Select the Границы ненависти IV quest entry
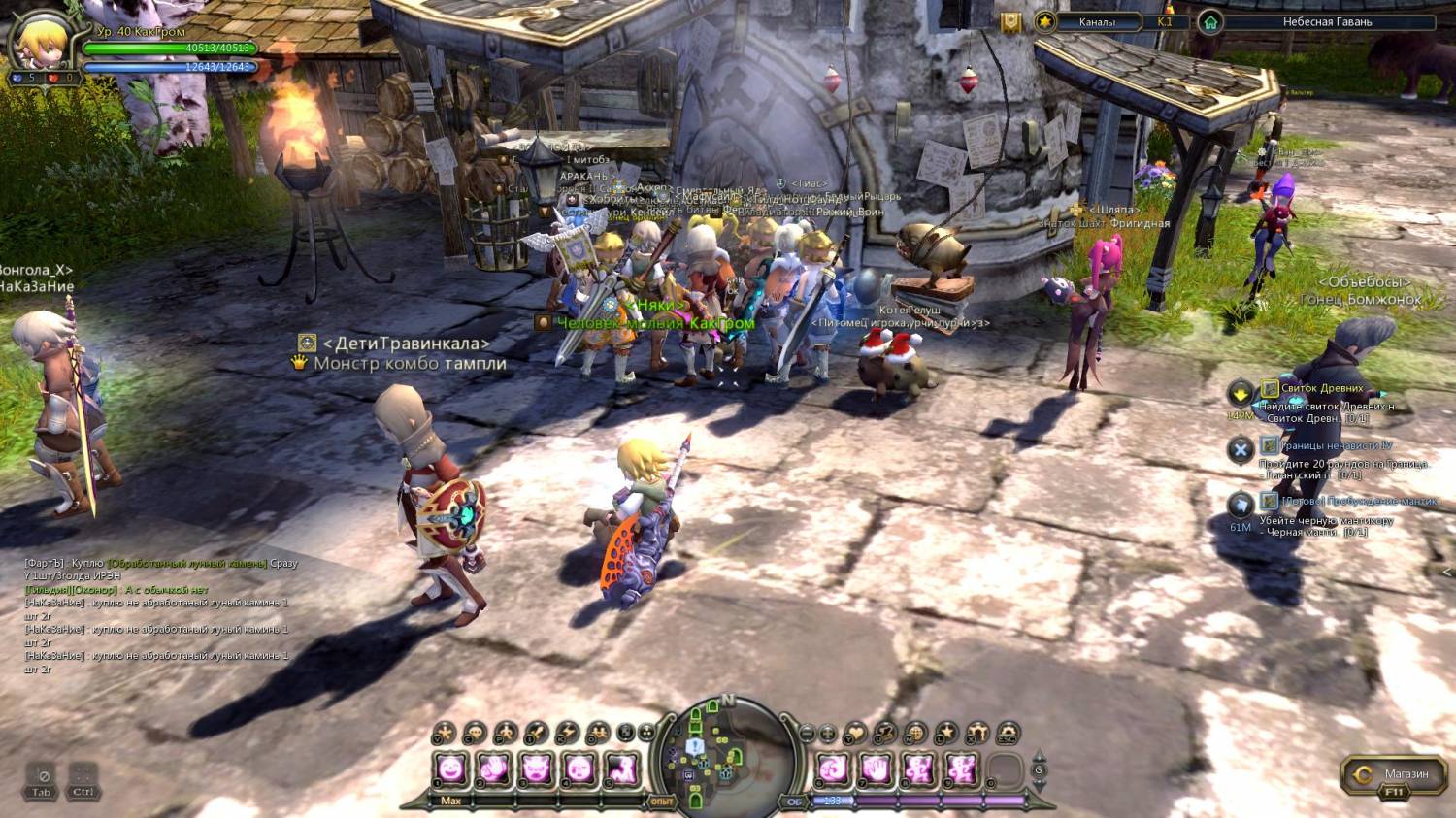The width and height of the screenshot is (1456, 818). click(x=1336, y=445)
